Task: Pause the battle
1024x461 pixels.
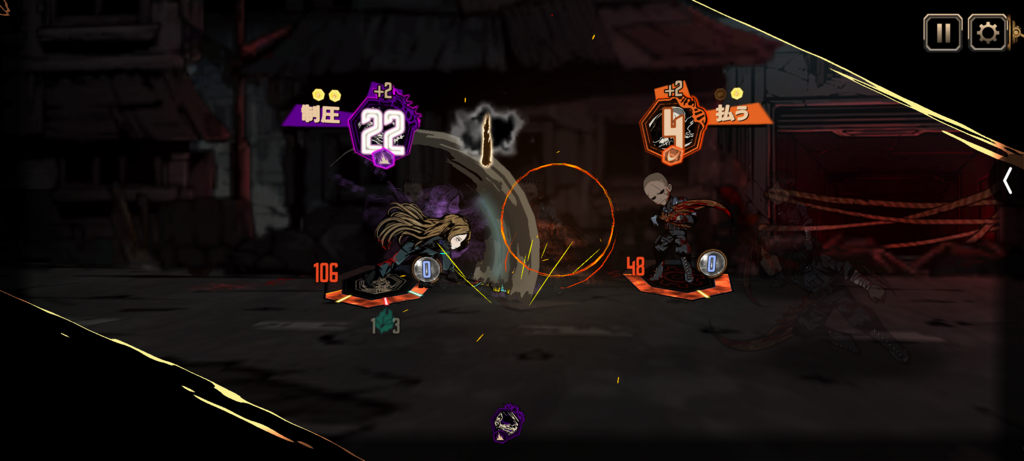Action: click(942, 32)
